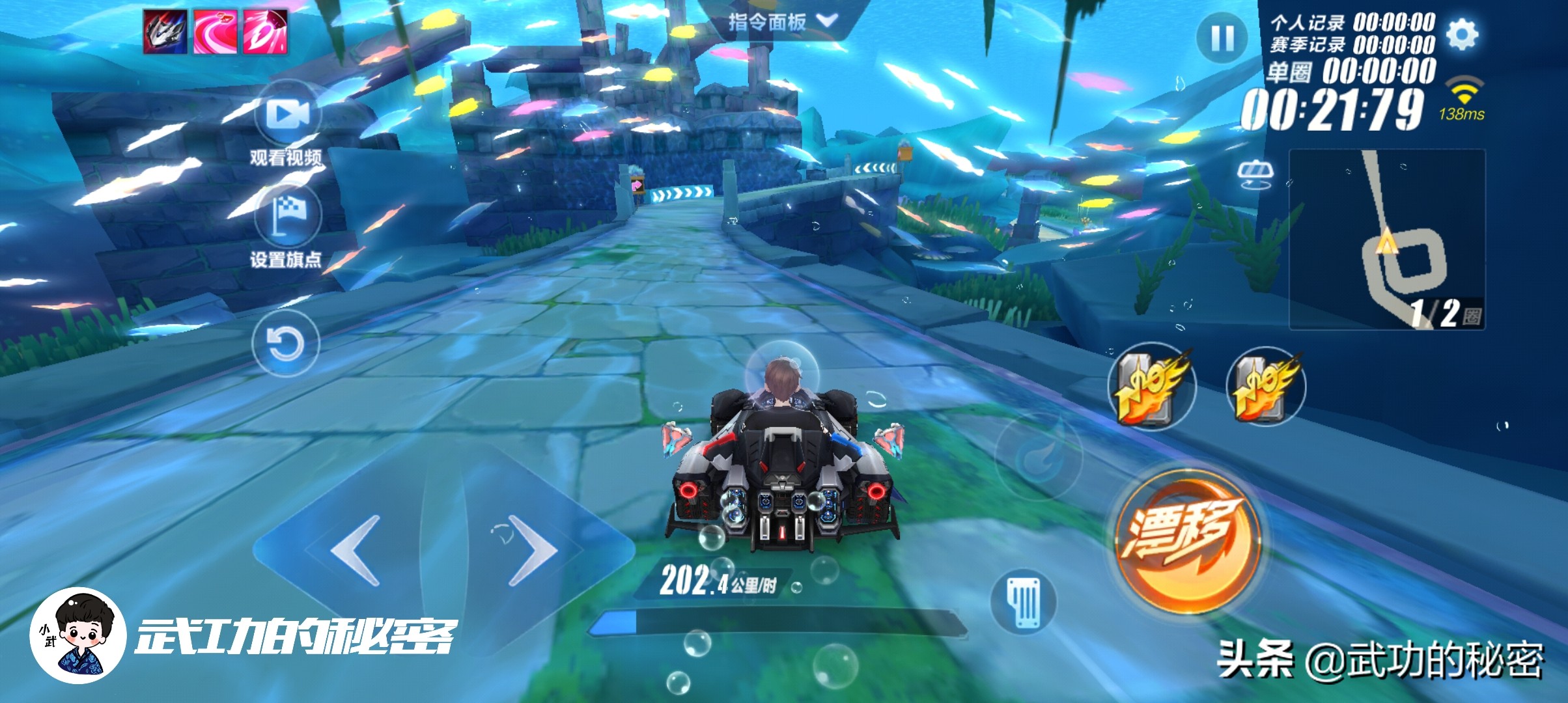The width and height of the screenshot is (1568, 703).
Task: Select the dark car skill icon
Action: pyautogui.click(x=165, y=31)
